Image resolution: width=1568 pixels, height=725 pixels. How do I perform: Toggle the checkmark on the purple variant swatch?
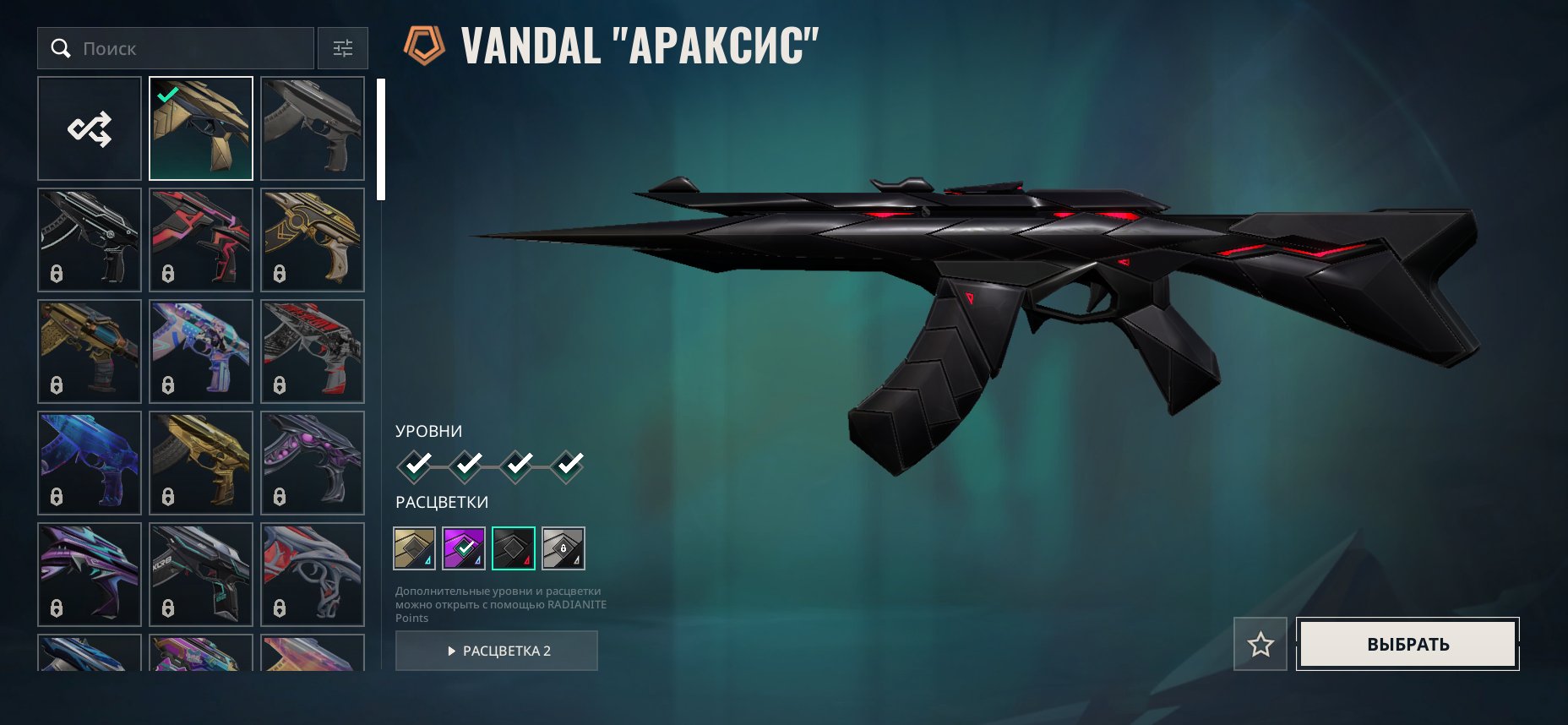[464, 548]
